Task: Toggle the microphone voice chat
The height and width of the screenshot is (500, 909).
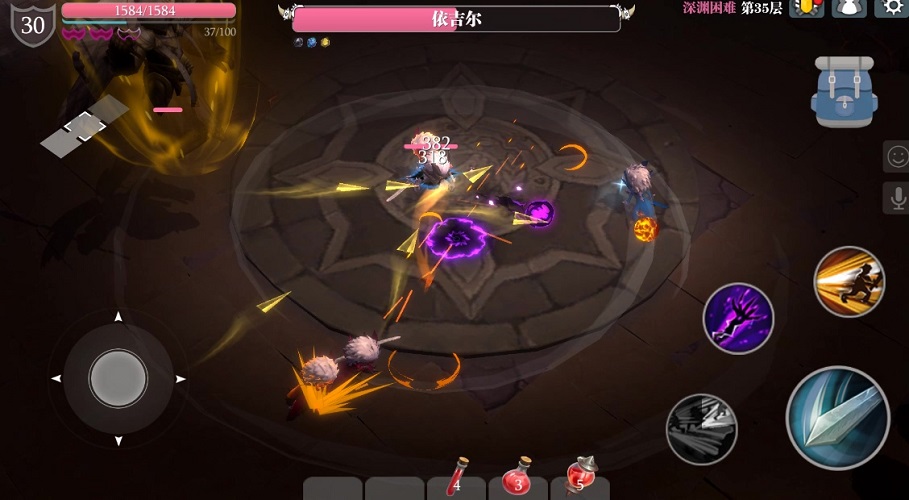Action: [x=896, y=198]
